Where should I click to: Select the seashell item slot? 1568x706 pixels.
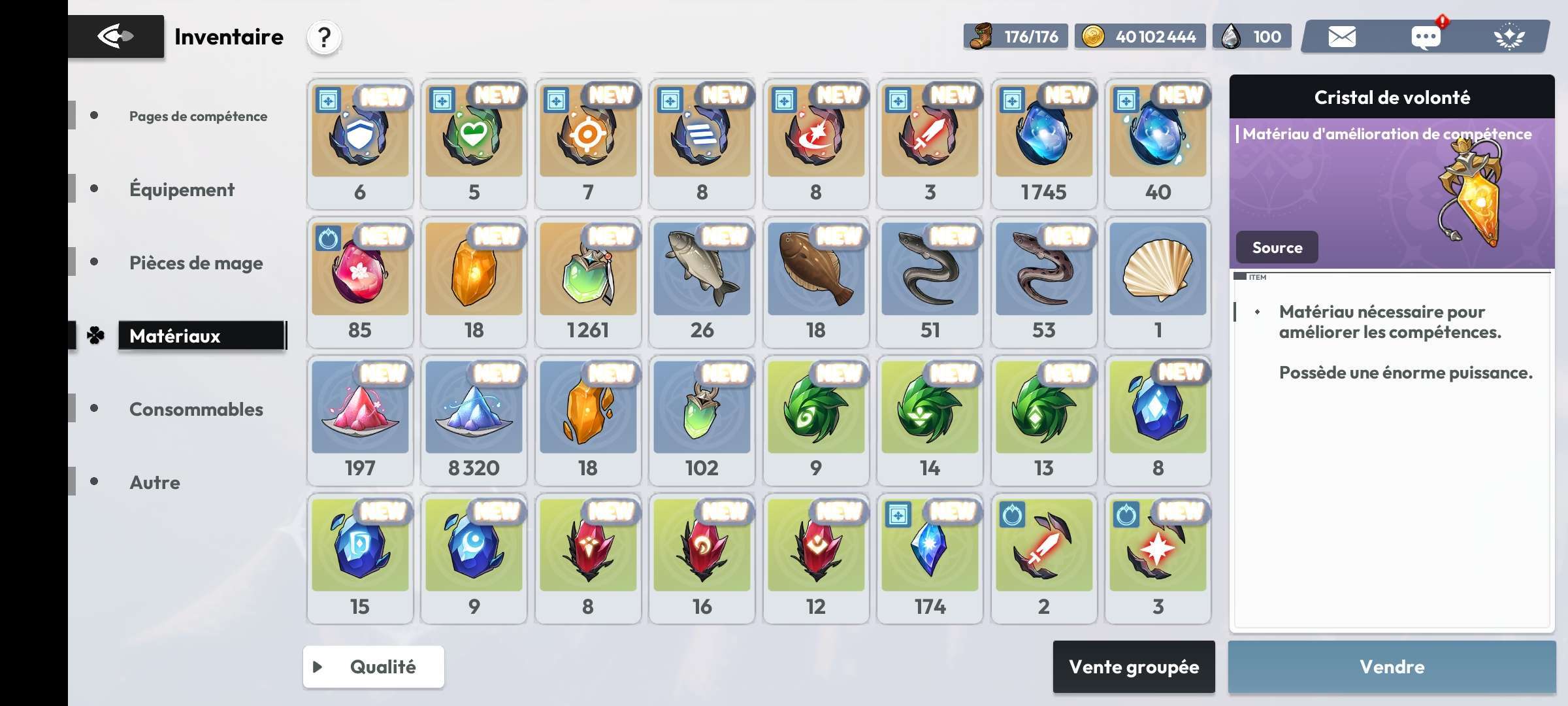coord(1158,282)
